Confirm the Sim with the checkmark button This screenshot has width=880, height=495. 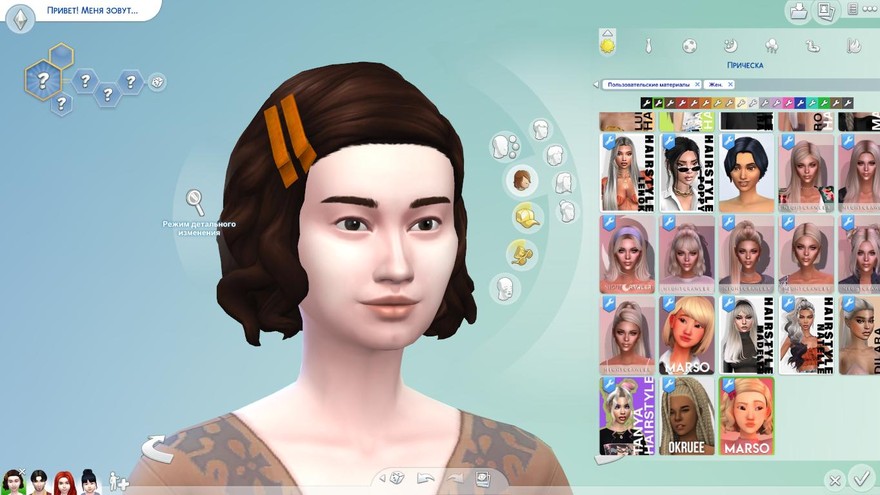859,478
